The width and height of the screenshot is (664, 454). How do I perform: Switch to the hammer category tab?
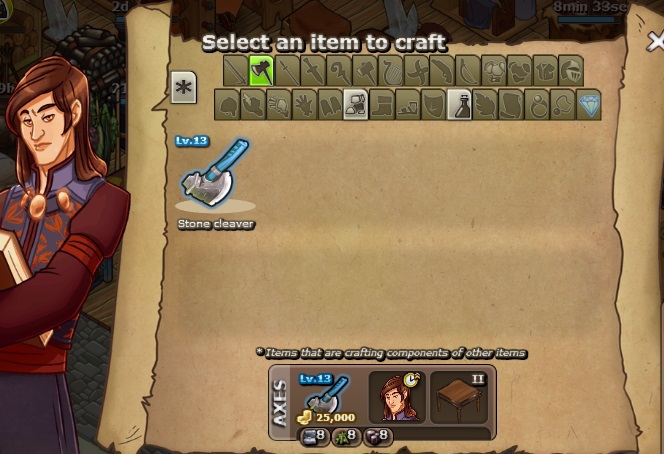point(365,71)
